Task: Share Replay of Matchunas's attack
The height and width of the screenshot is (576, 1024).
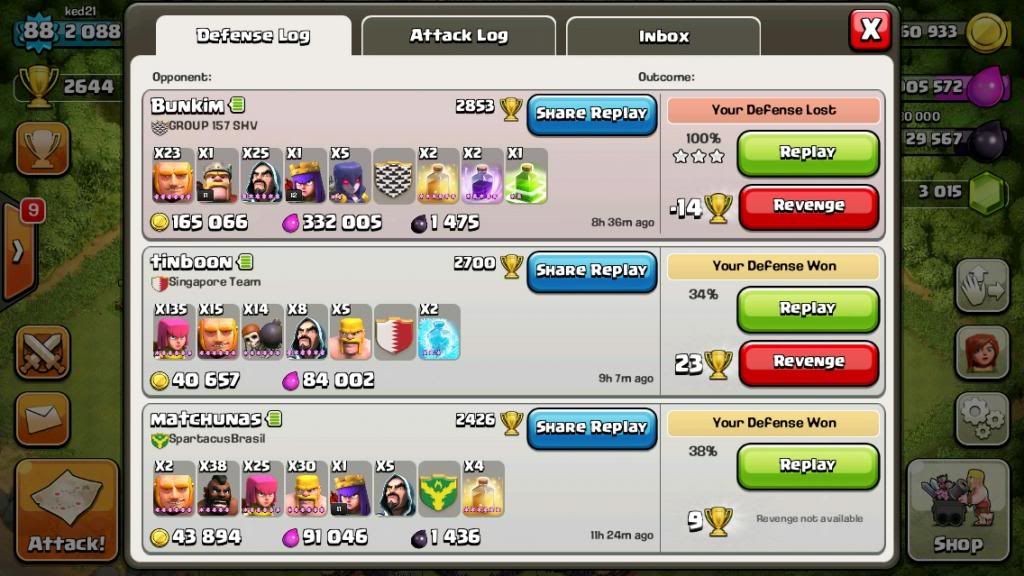Action: 592,427
